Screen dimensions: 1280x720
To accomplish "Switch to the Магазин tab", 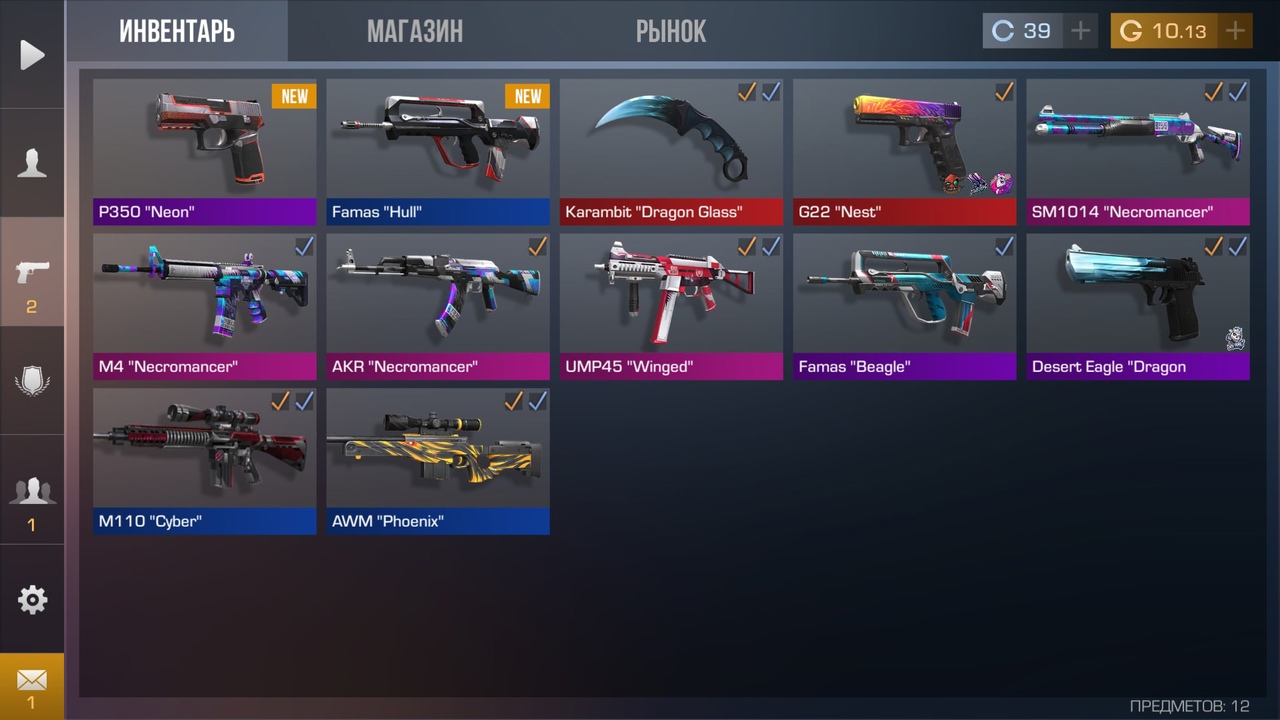I will point(414,31).
